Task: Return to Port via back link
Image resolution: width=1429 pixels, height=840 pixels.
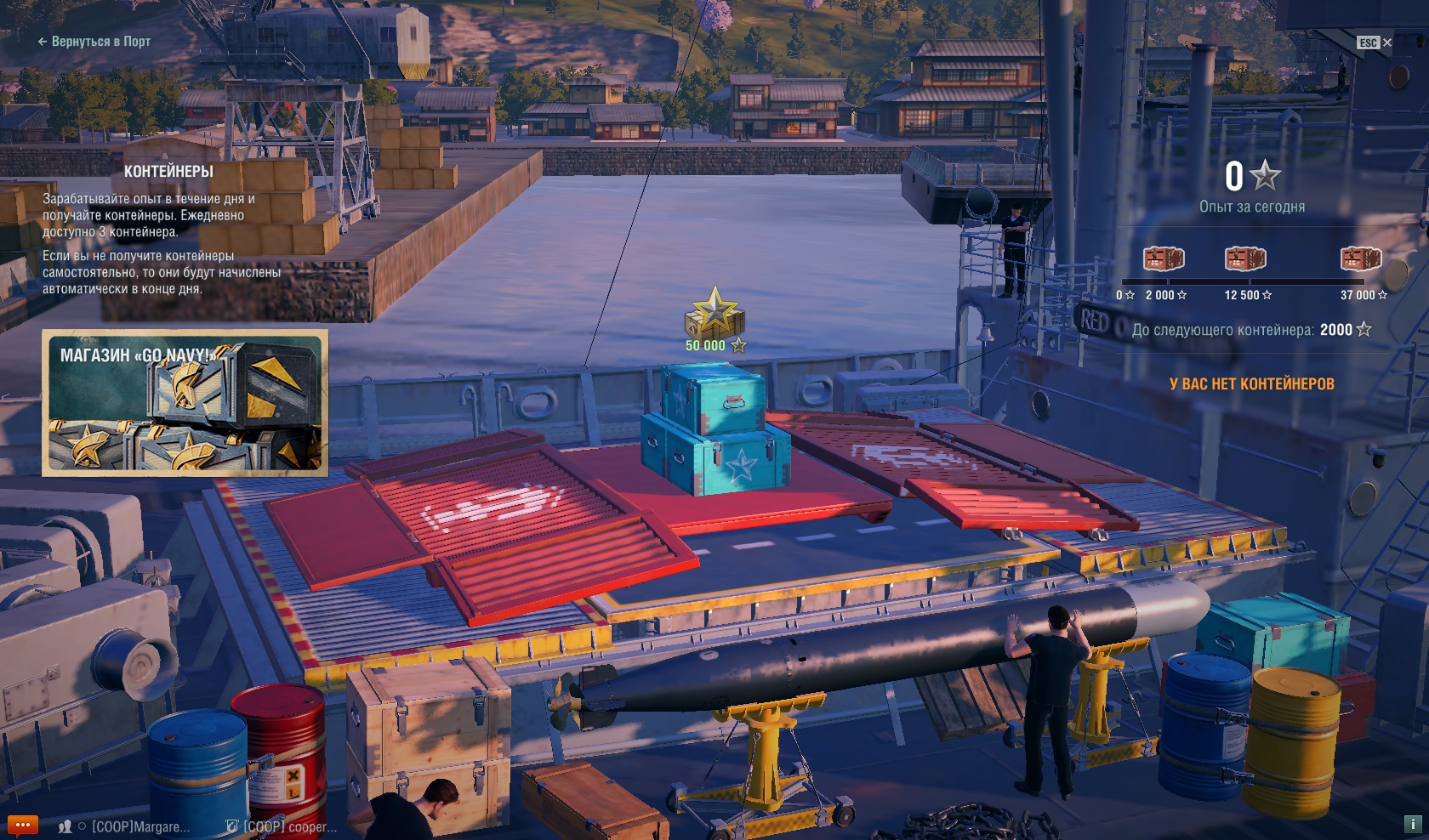Action: coord(94,41)
